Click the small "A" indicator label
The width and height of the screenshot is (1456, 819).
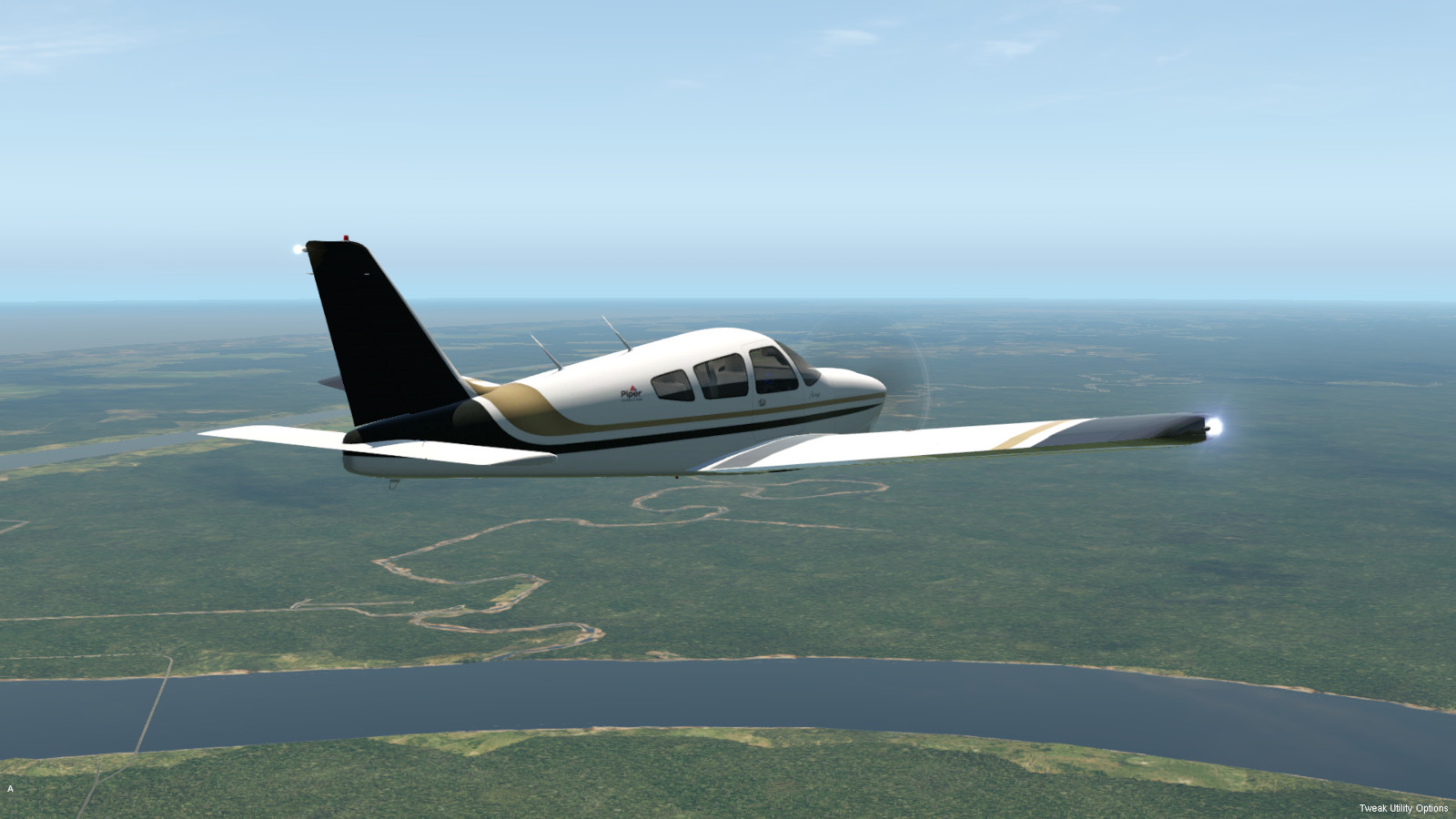point(11,789)
